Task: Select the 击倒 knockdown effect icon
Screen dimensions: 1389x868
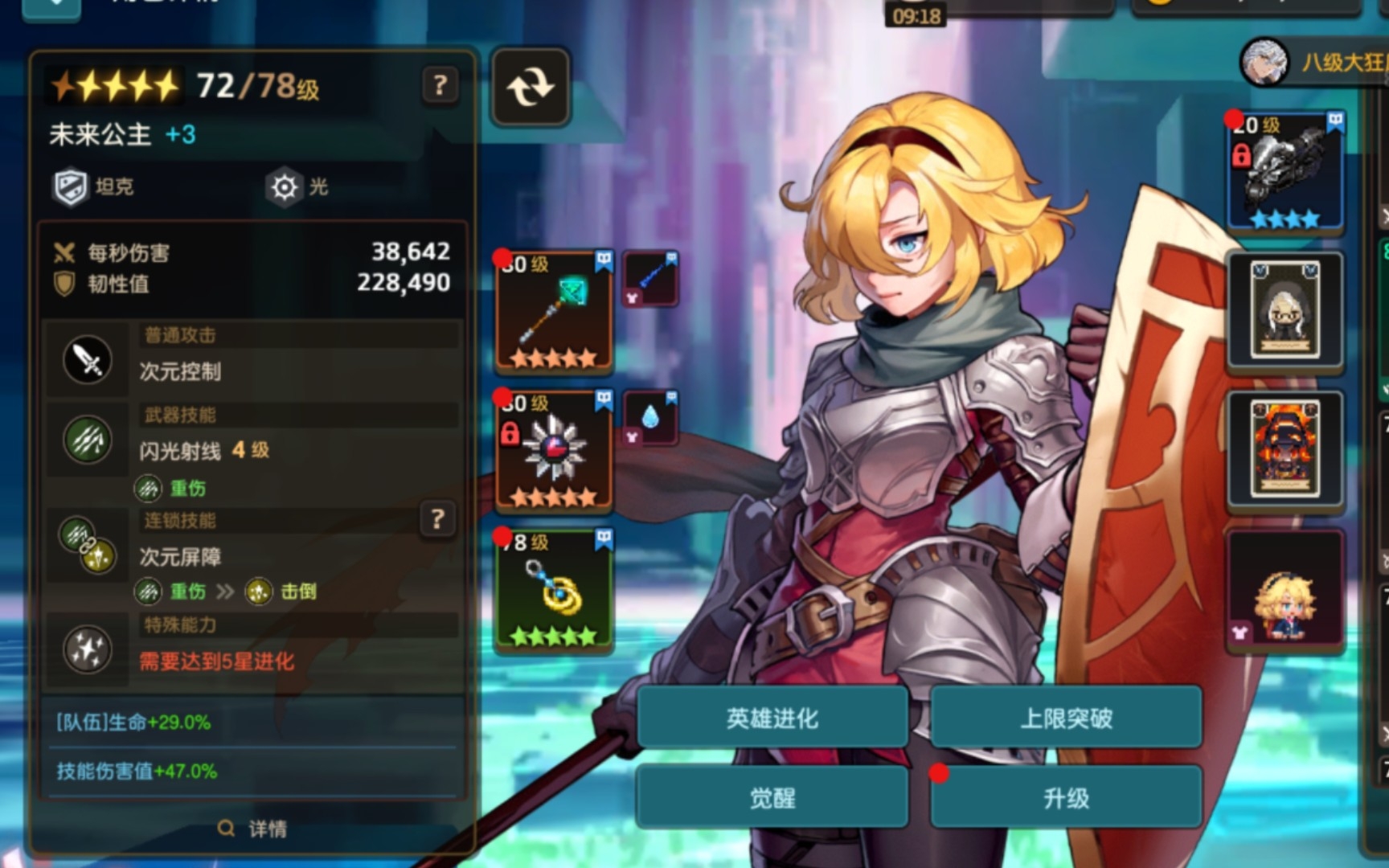Action: click(x=260, y=592)
